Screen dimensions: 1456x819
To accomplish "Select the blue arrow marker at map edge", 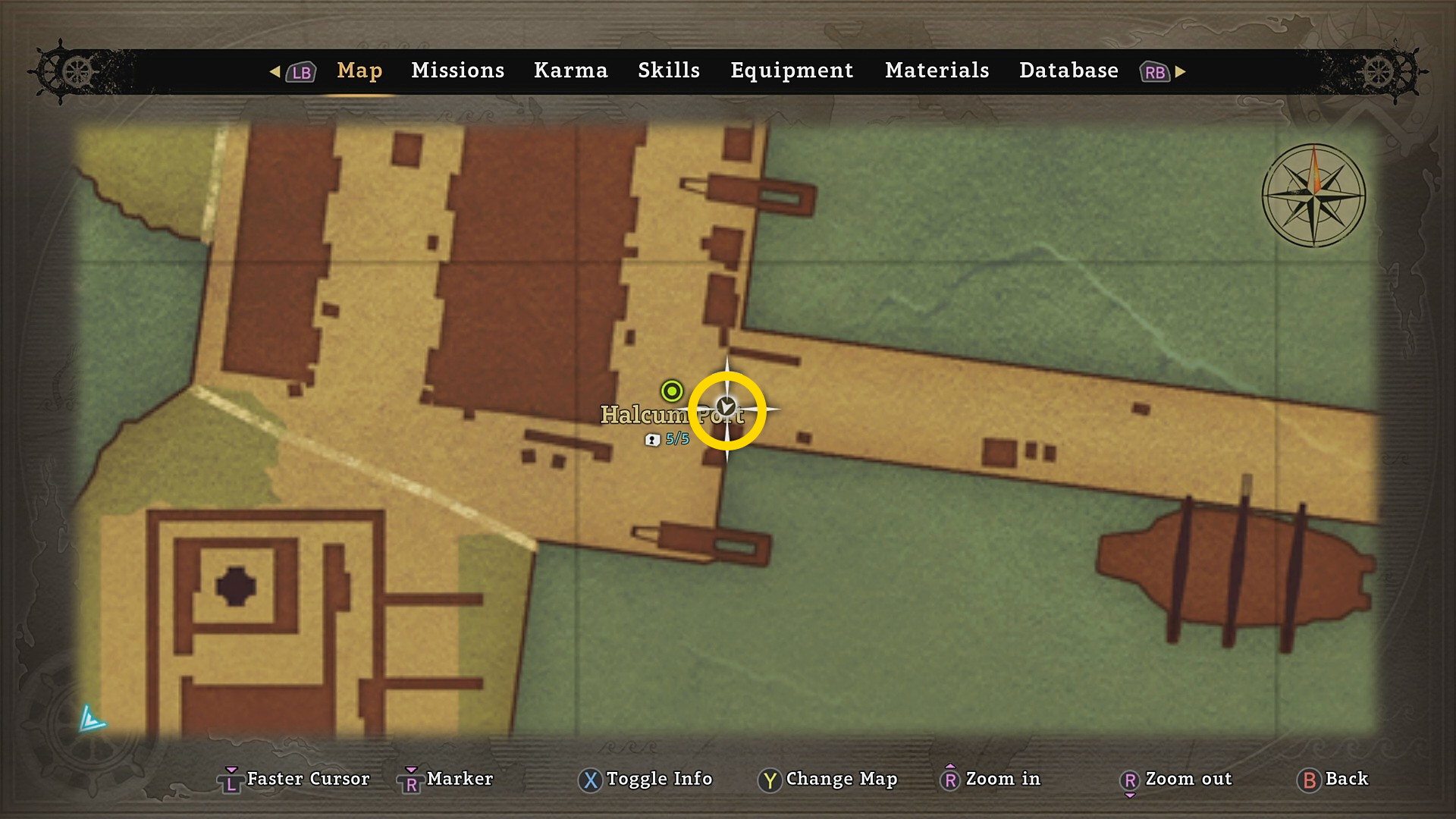I will pos(91,718).
